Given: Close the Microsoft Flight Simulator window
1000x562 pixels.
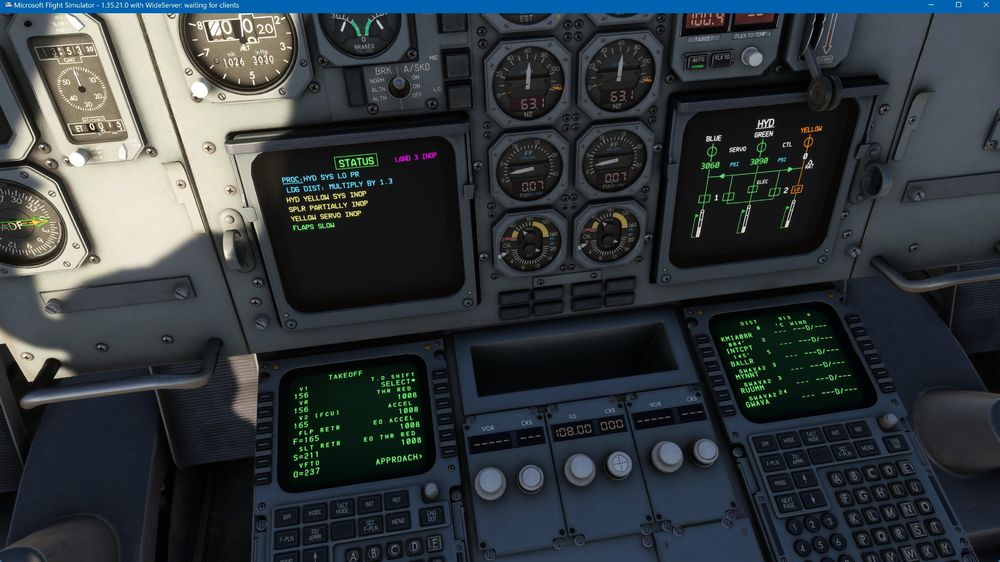Looking at the screenshot, I should (985, 6).
